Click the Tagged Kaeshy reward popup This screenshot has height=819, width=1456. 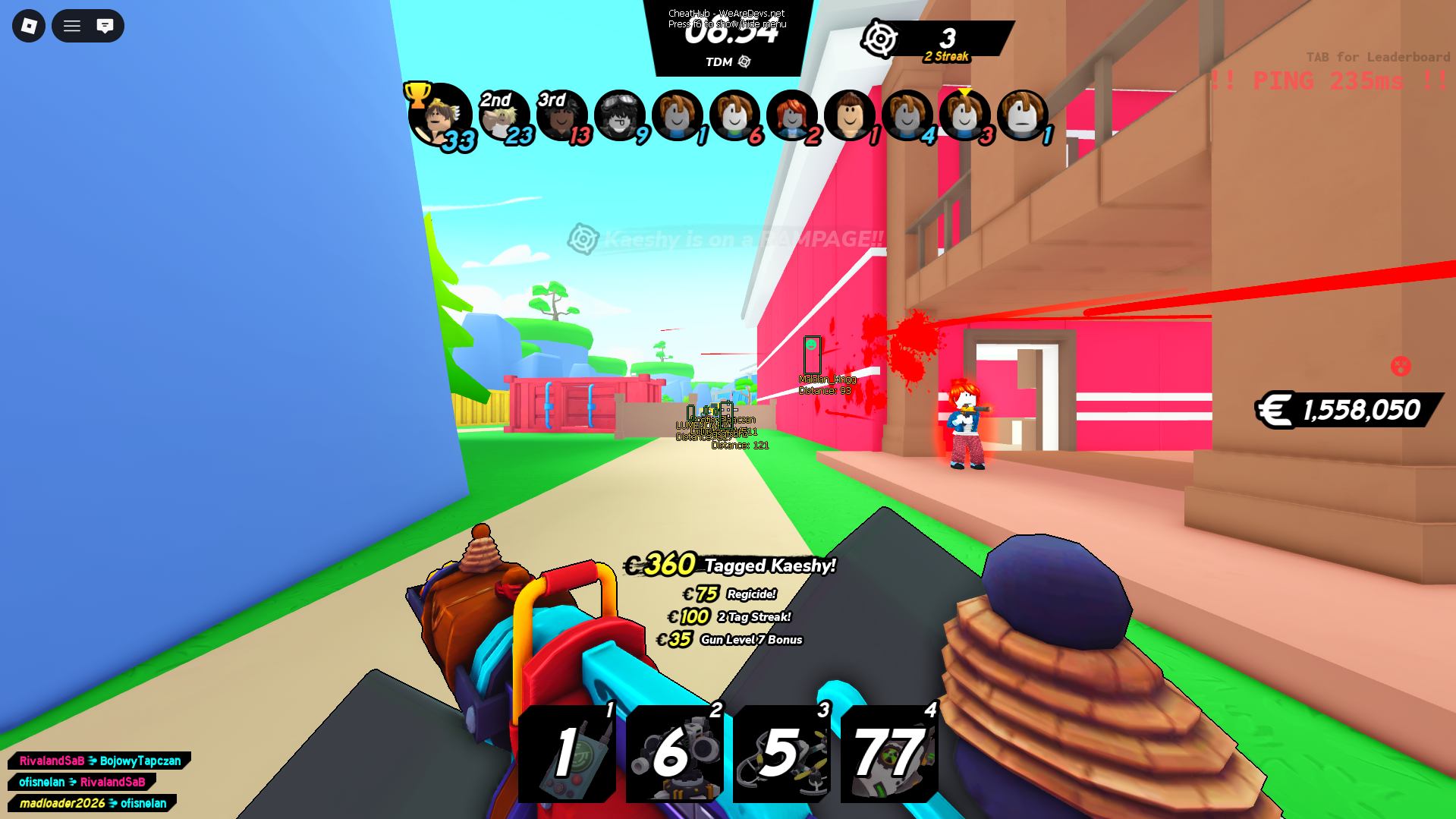pos(768,566)
